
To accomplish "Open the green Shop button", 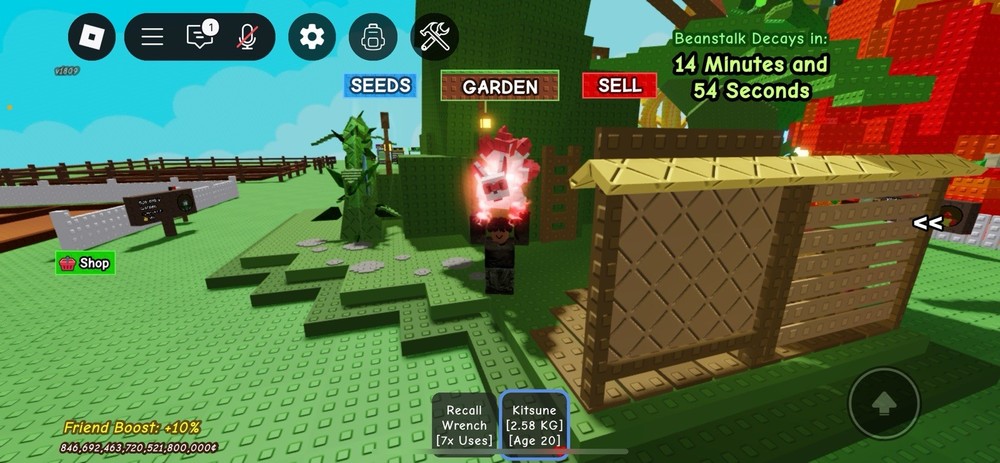I will 86,263.
